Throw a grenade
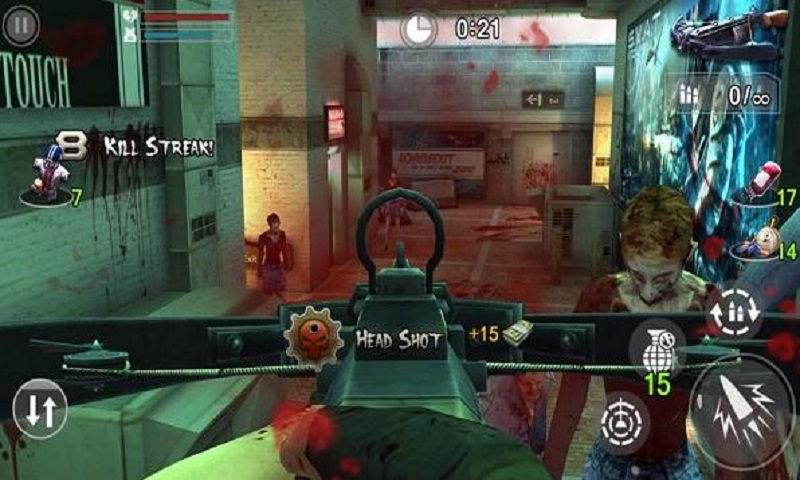This screenshot has height=480, width=800. pos(657,350)
